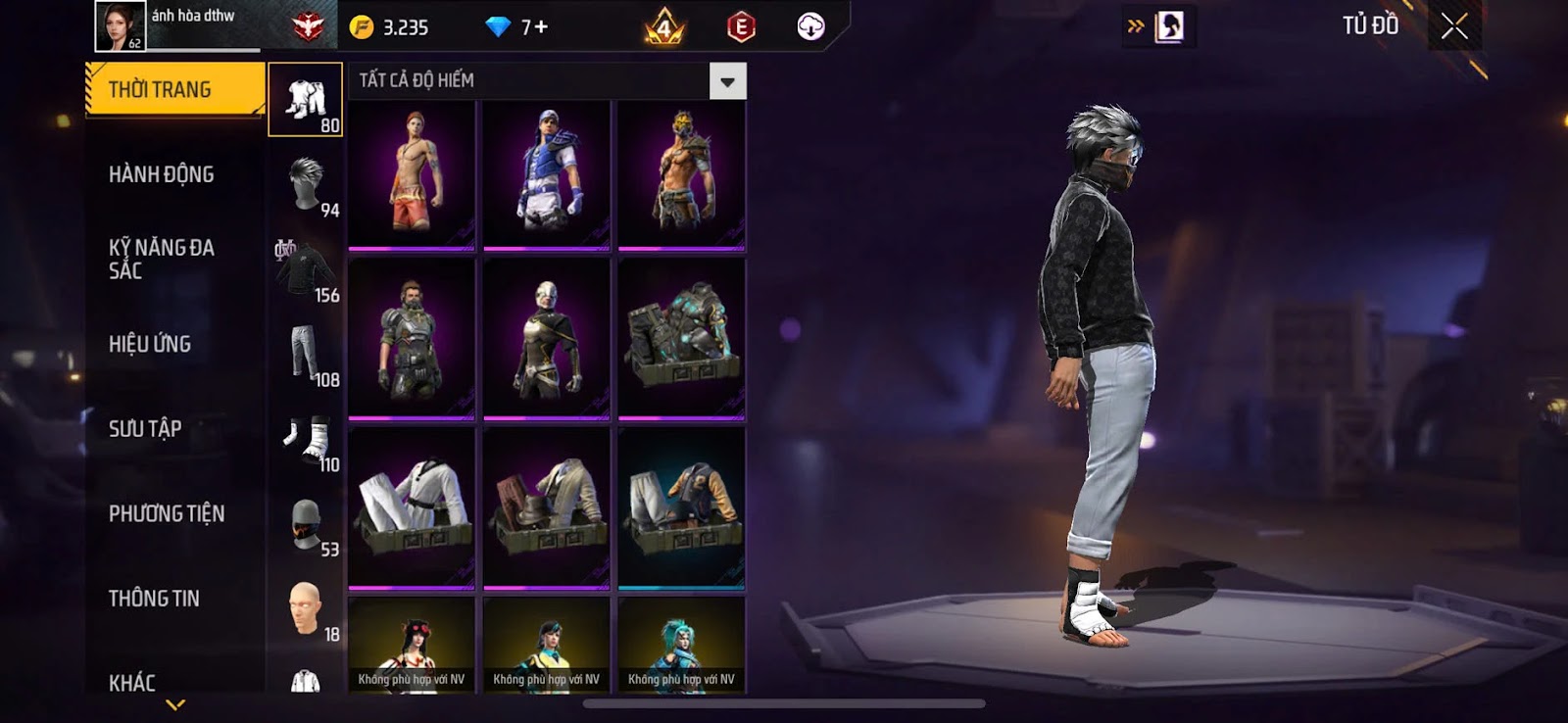Pick the shirtless red shorts outfit
This screenshot has height=723, width=1568.
click(x=412, y=174)
